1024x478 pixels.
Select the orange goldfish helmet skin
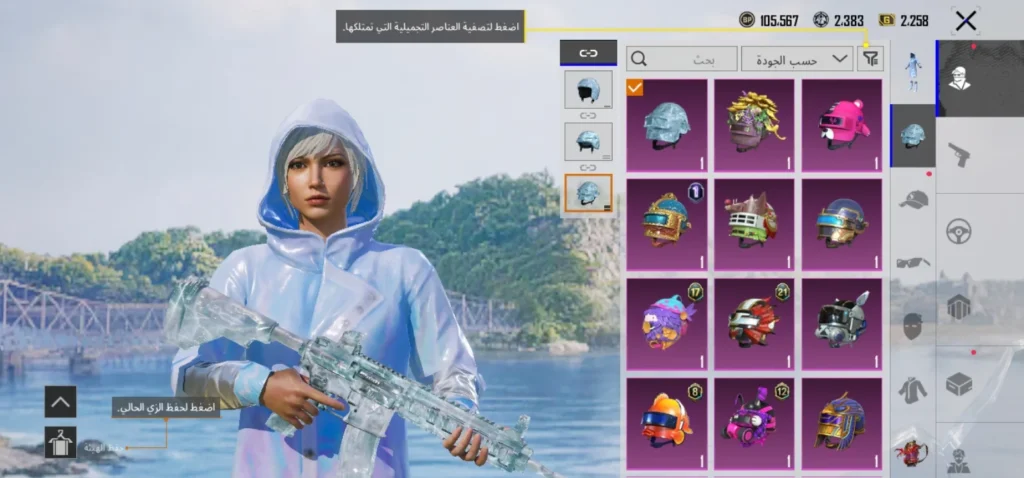click(666, 422)
